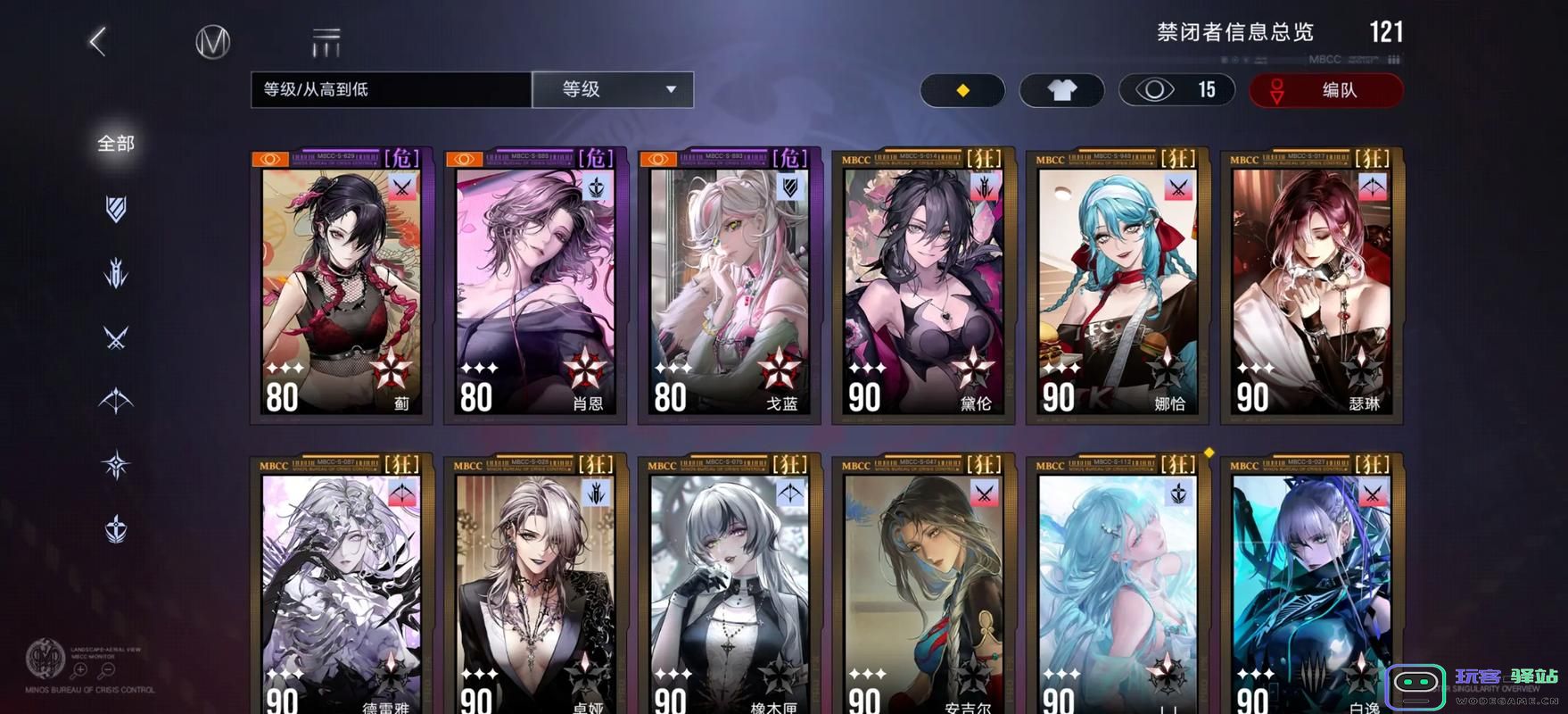Open the 等级/从高到低 sort order selector
Viewport: 1568px width, 714px height.
[x=390, y=89]
